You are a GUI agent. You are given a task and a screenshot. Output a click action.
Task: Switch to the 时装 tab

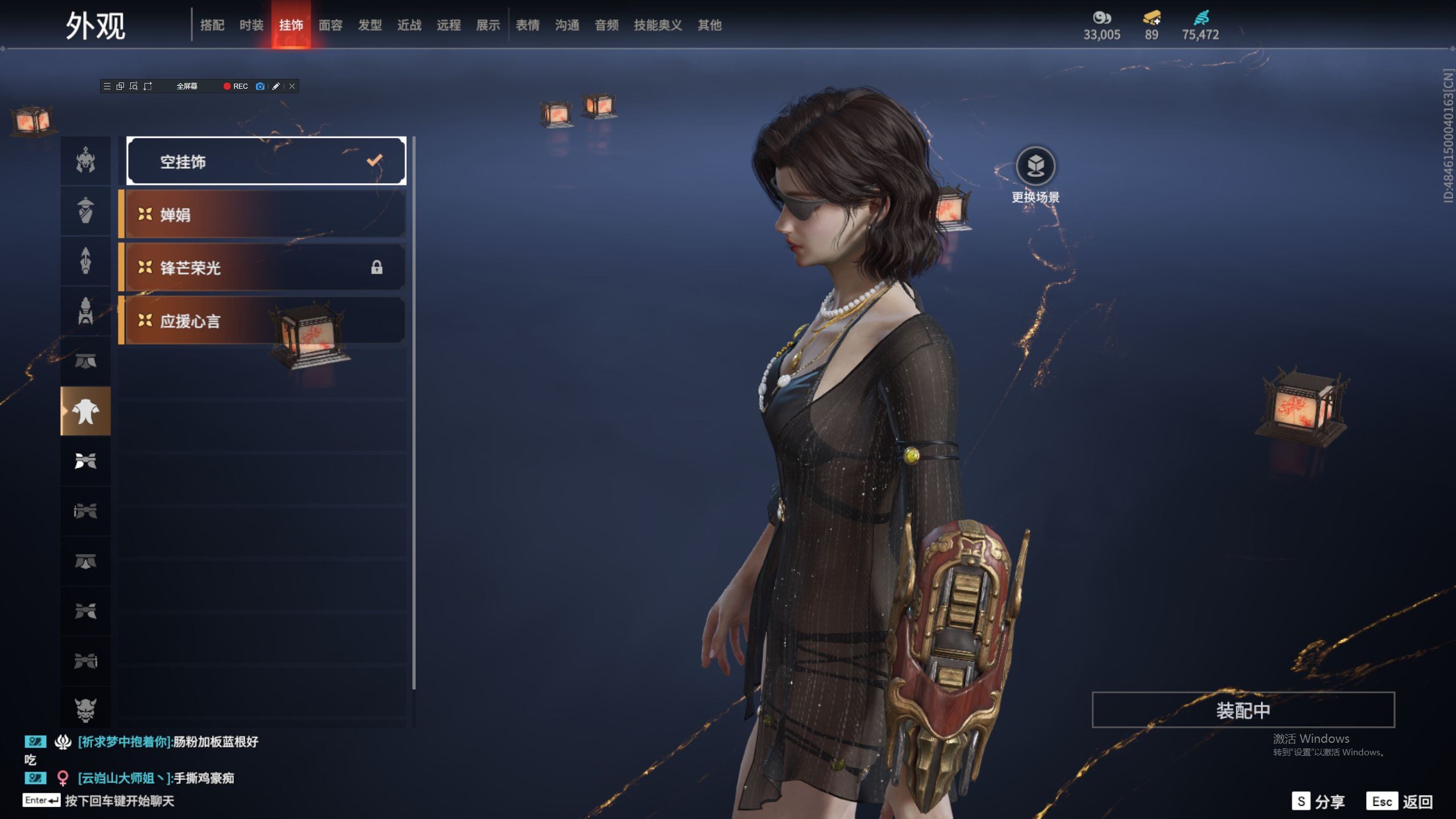tap(251, 25)
